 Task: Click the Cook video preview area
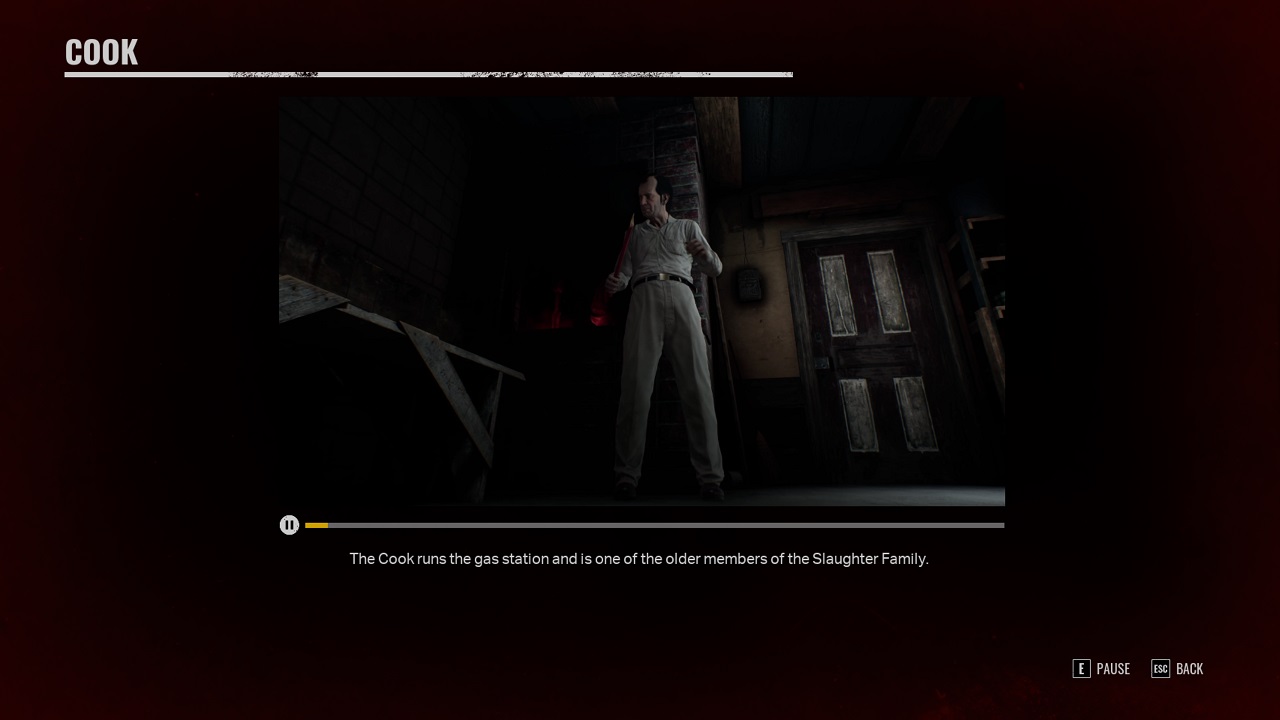click(x=642, y=300)
